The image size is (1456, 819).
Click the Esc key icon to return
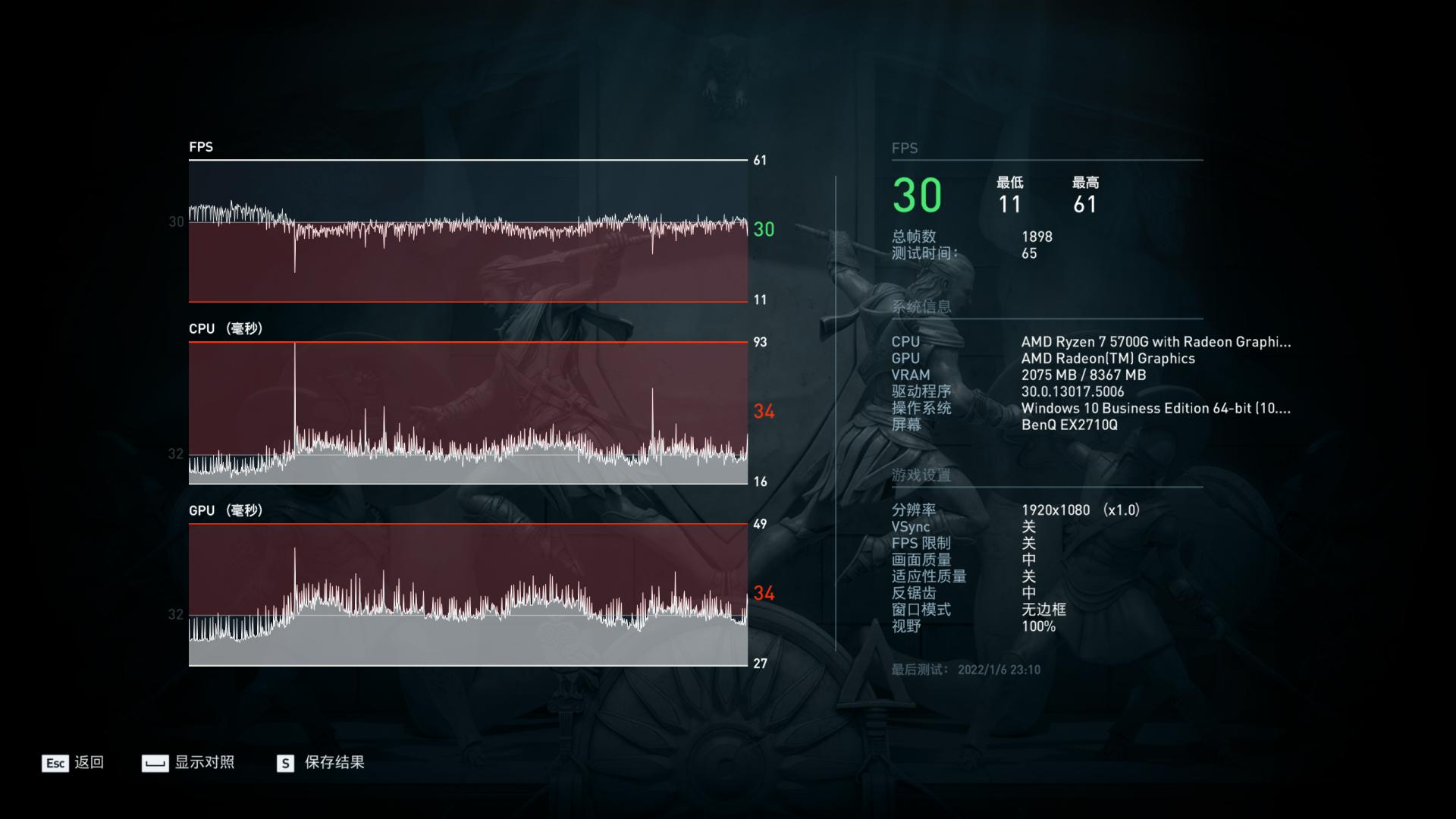coord(54,764)
